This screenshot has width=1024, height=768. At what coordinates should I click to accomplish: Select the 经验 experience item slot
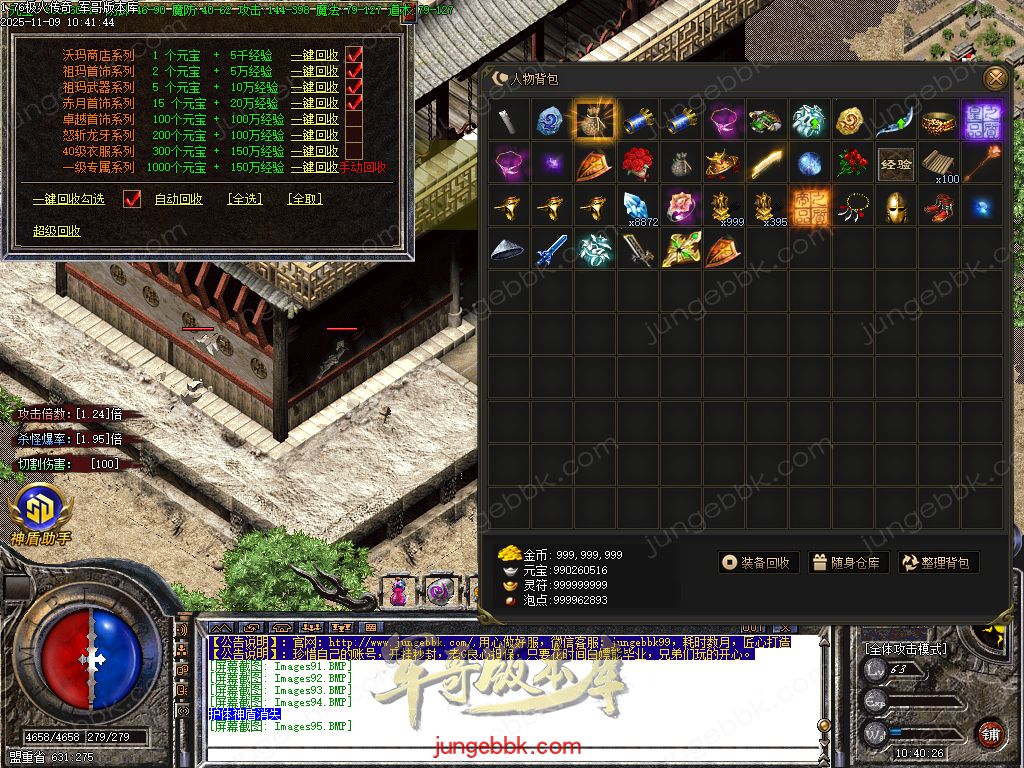(x=896, y=163)
